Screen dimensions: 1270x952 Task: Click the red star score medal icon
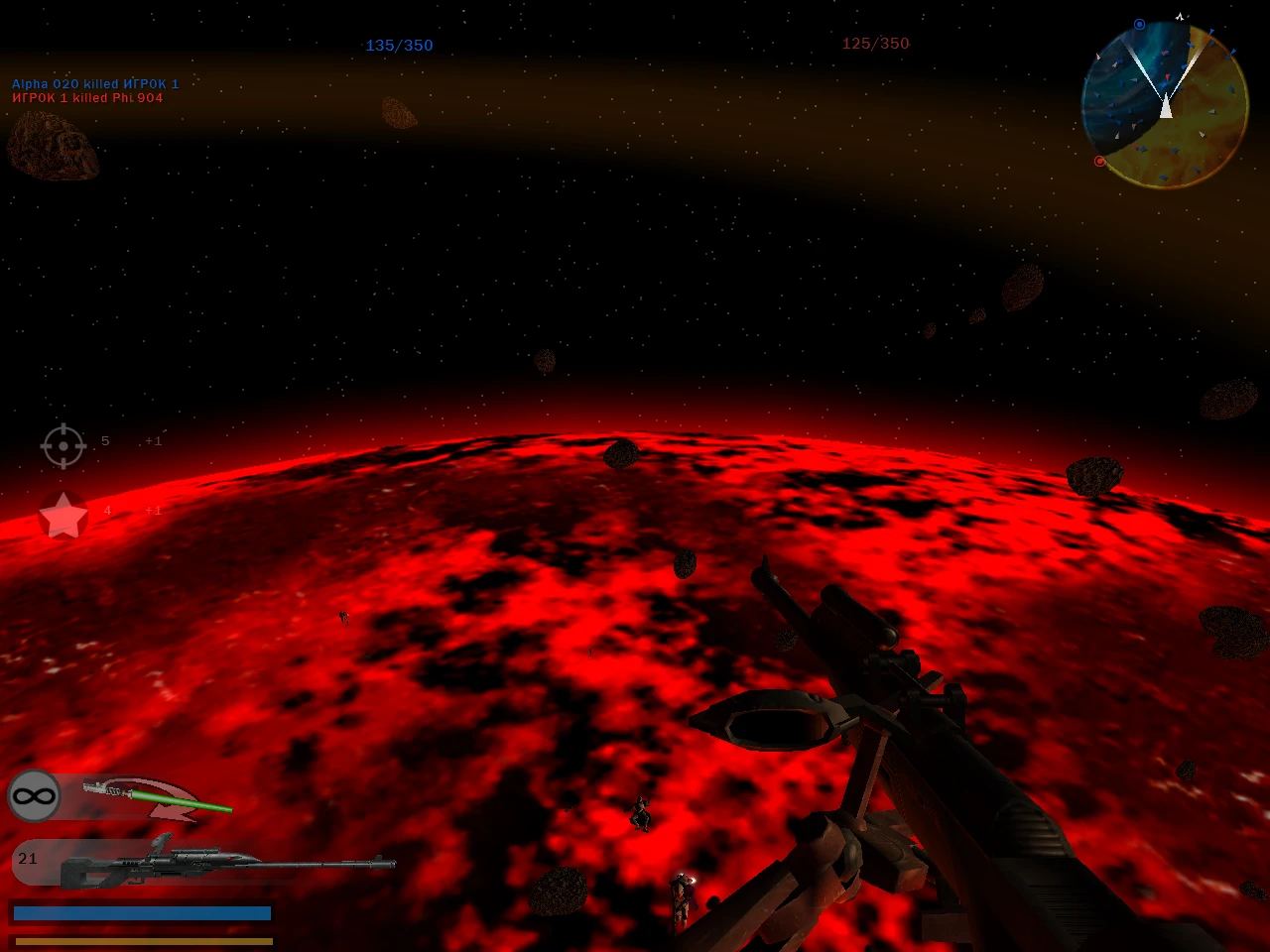63,515
